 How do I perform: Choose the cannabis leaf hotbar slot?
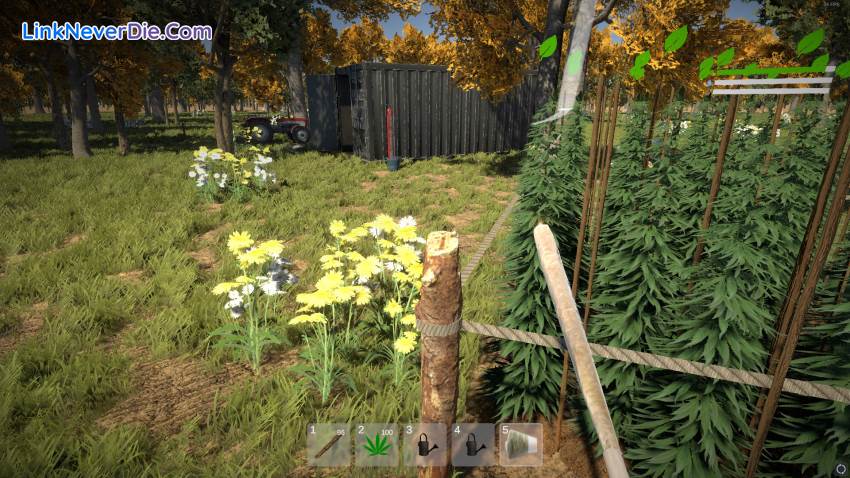click(377, 444)
